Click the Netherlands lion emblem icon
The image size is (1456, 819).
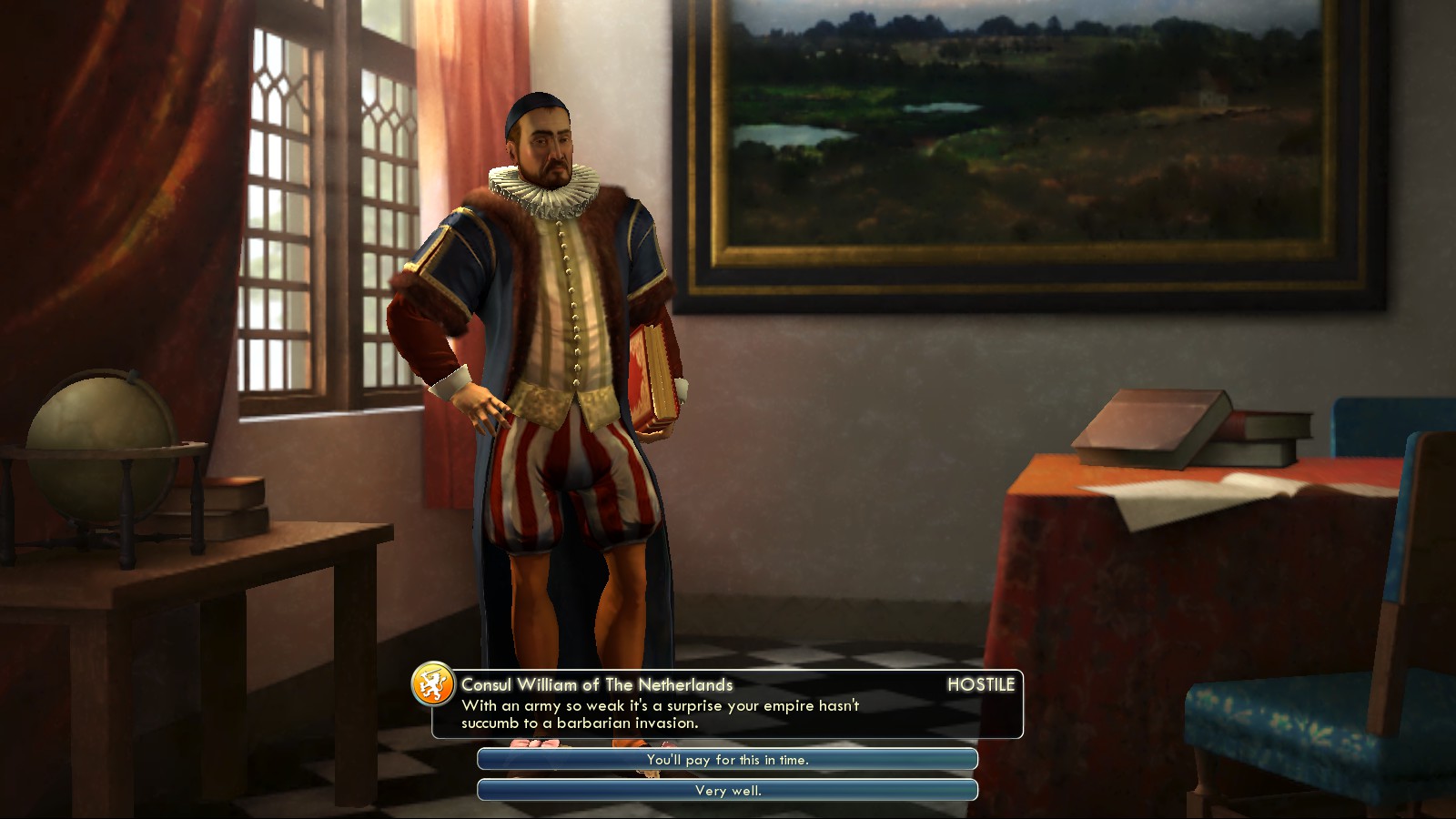(433, 684)
